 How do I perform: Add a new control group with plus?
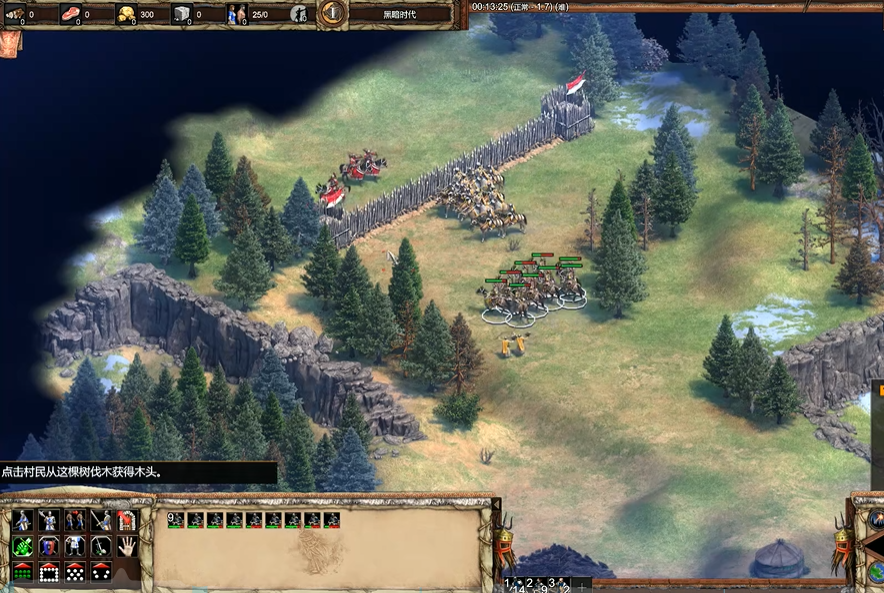(x=579, y=586)
